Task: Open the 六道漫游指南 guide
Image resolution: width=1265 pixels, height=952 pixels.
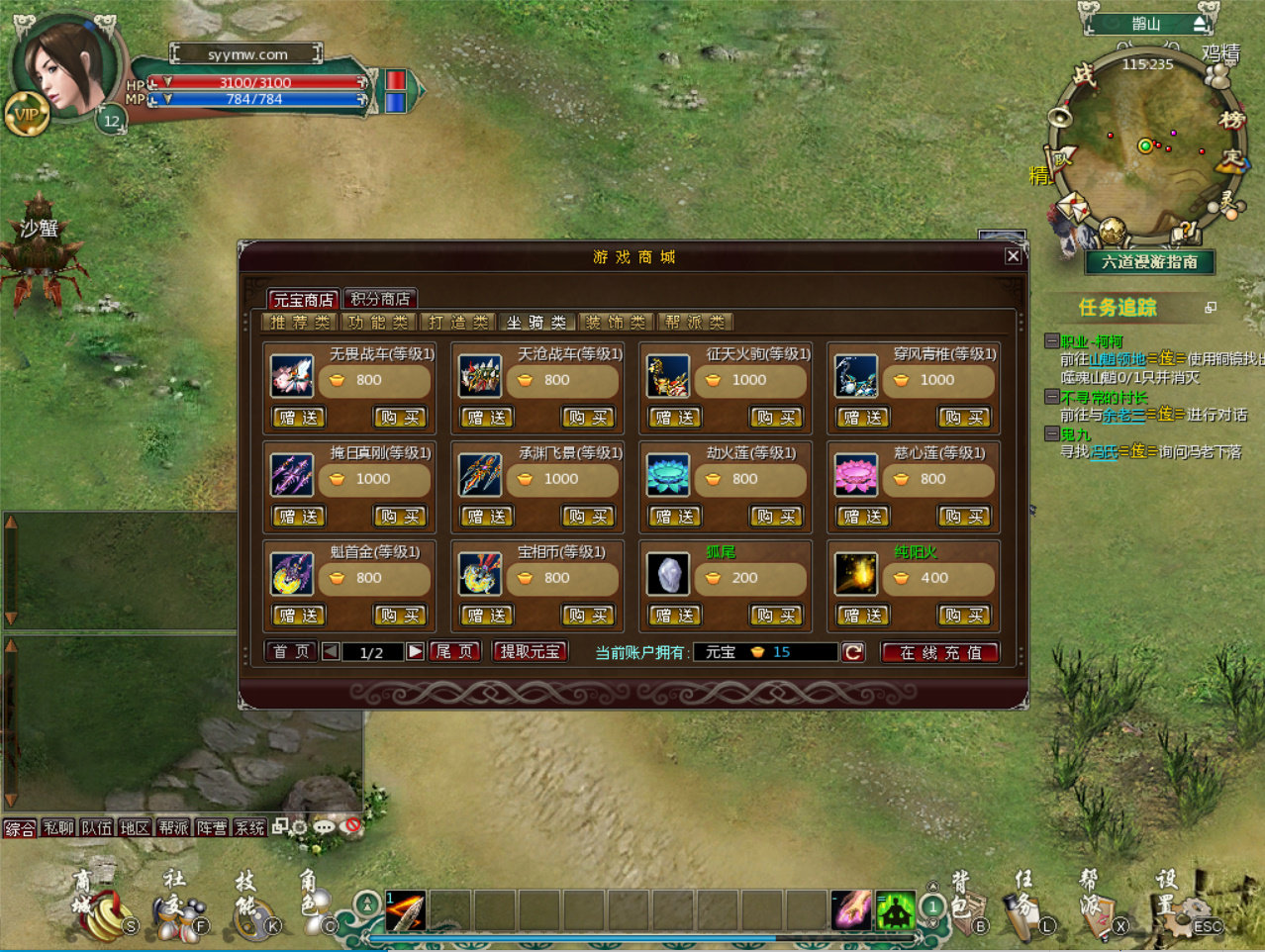Action: pos(1149,262)
